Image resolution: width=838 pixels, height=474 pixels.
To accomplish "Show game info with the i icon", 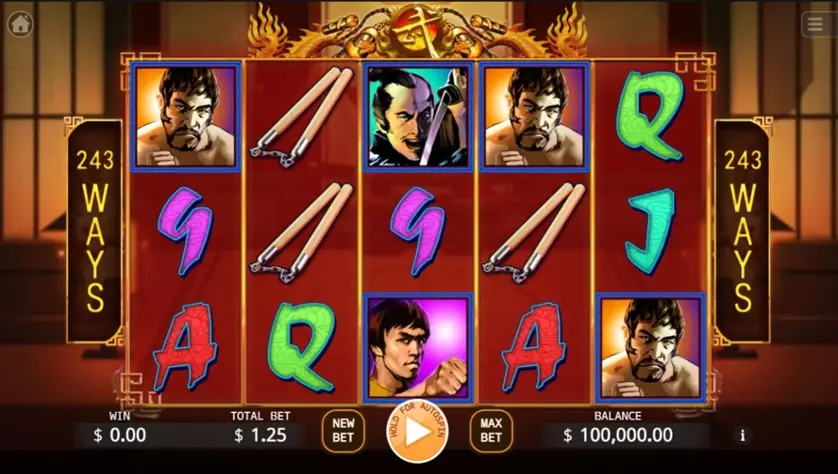I will (742, 435).
